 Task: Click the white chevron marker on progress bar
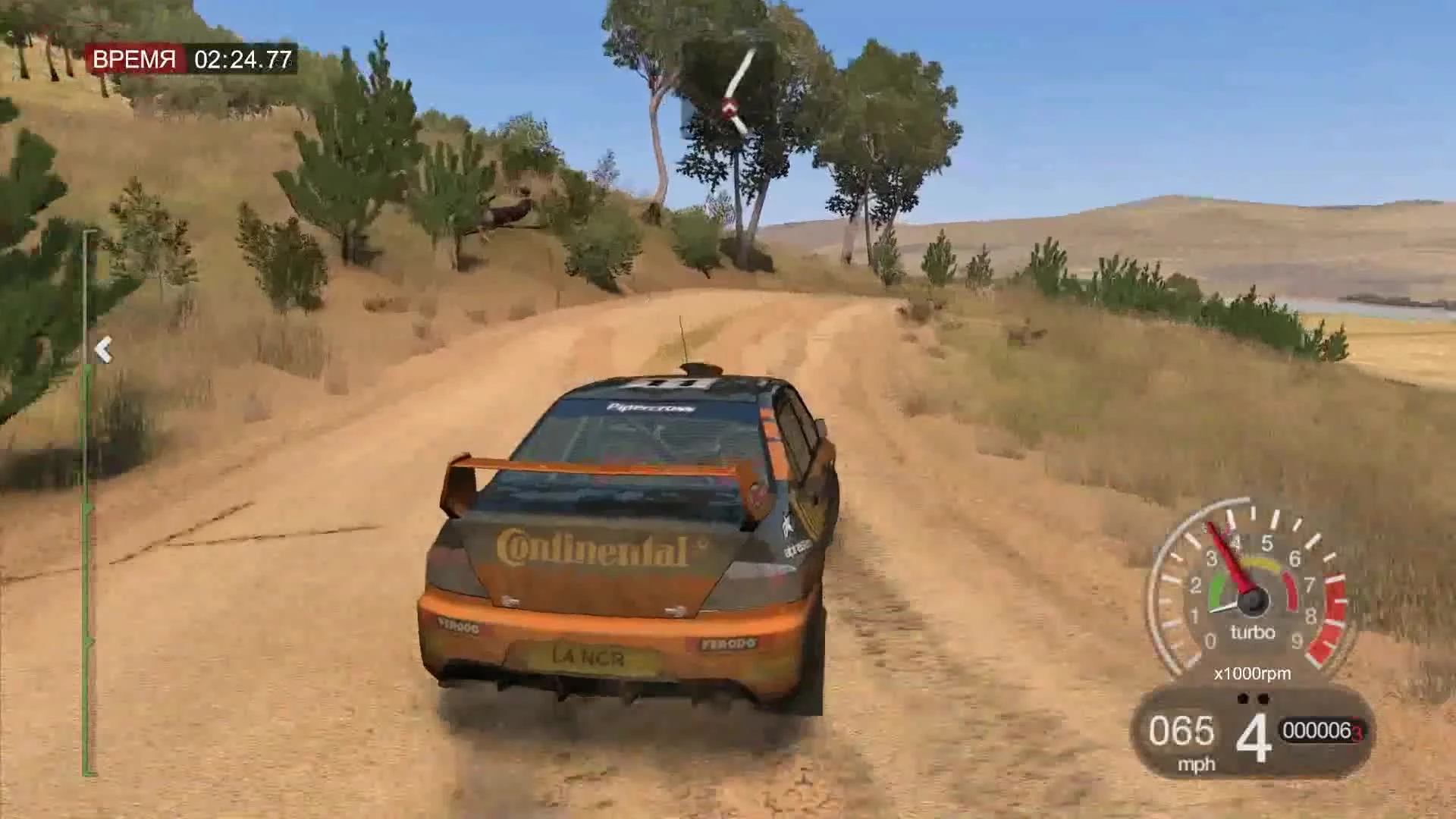click(104, 349)
